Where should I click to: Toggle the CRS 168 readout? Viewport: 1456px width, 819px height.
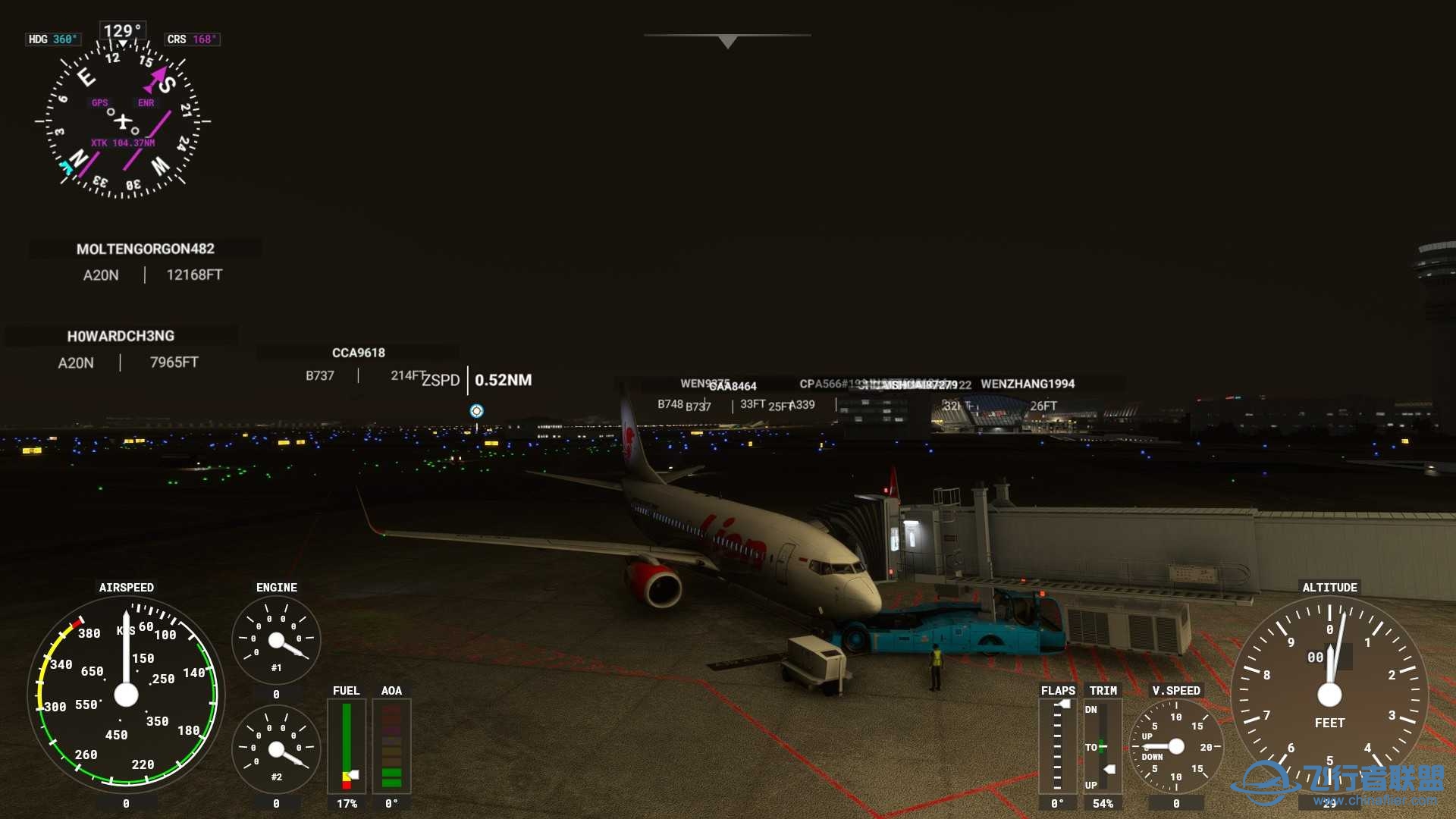pos(192,39)
